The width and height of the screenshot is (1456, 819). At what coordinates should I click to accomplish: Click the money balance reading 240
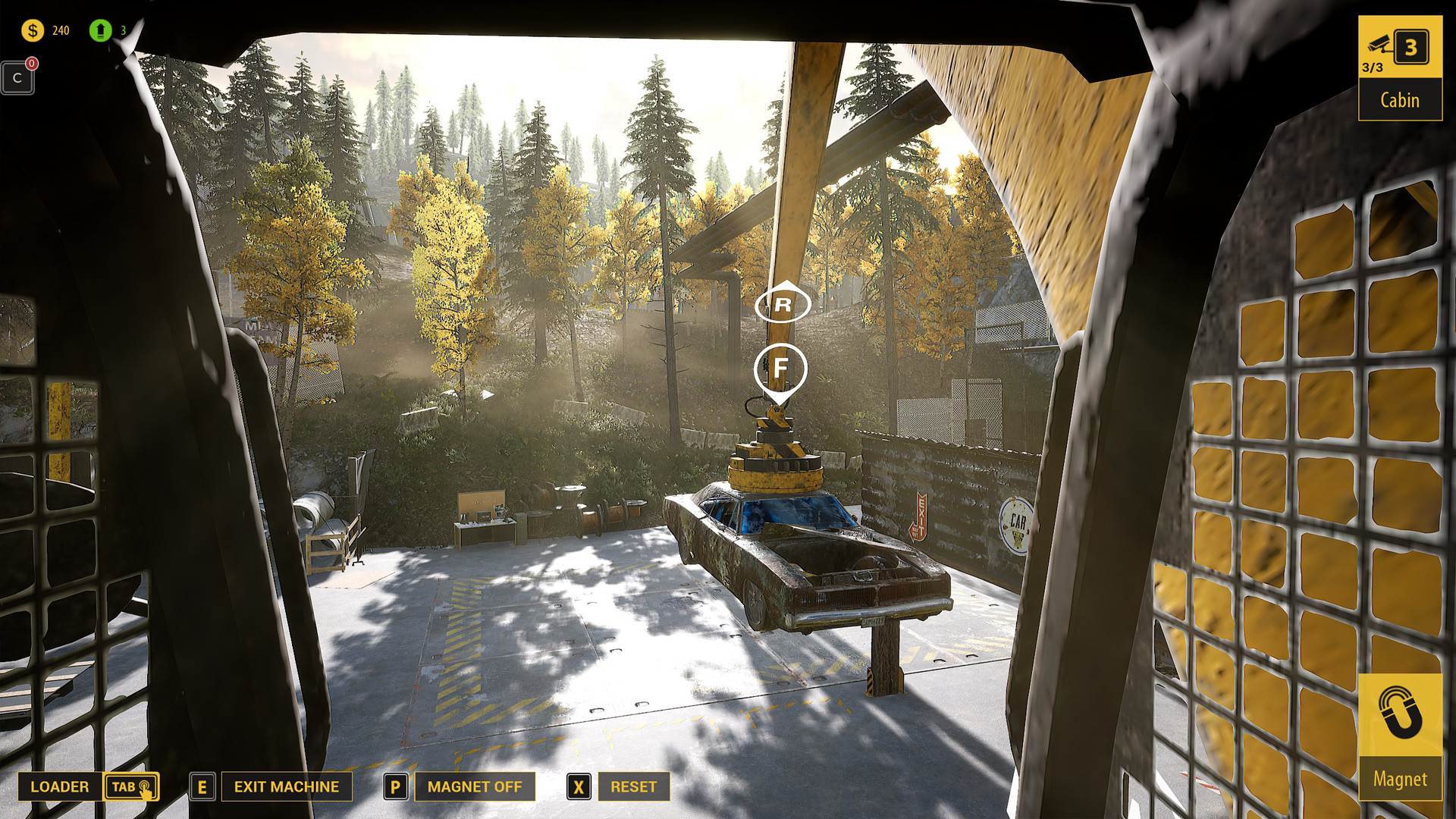pos(61,31)
